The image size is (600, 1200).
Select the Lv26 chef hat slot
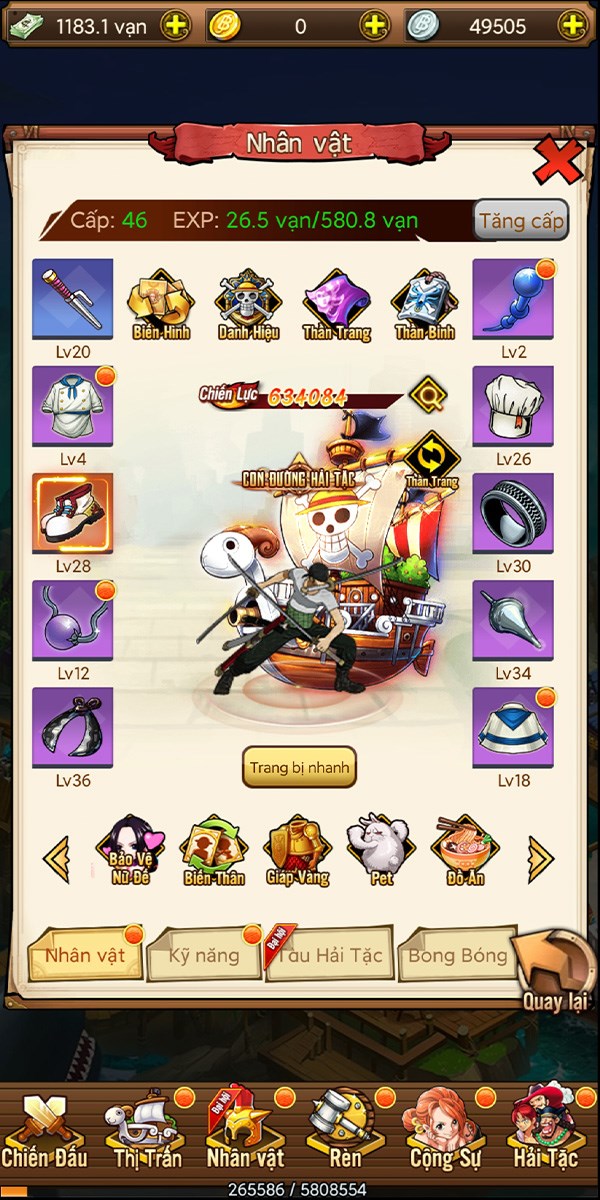(x=513, y=405)
